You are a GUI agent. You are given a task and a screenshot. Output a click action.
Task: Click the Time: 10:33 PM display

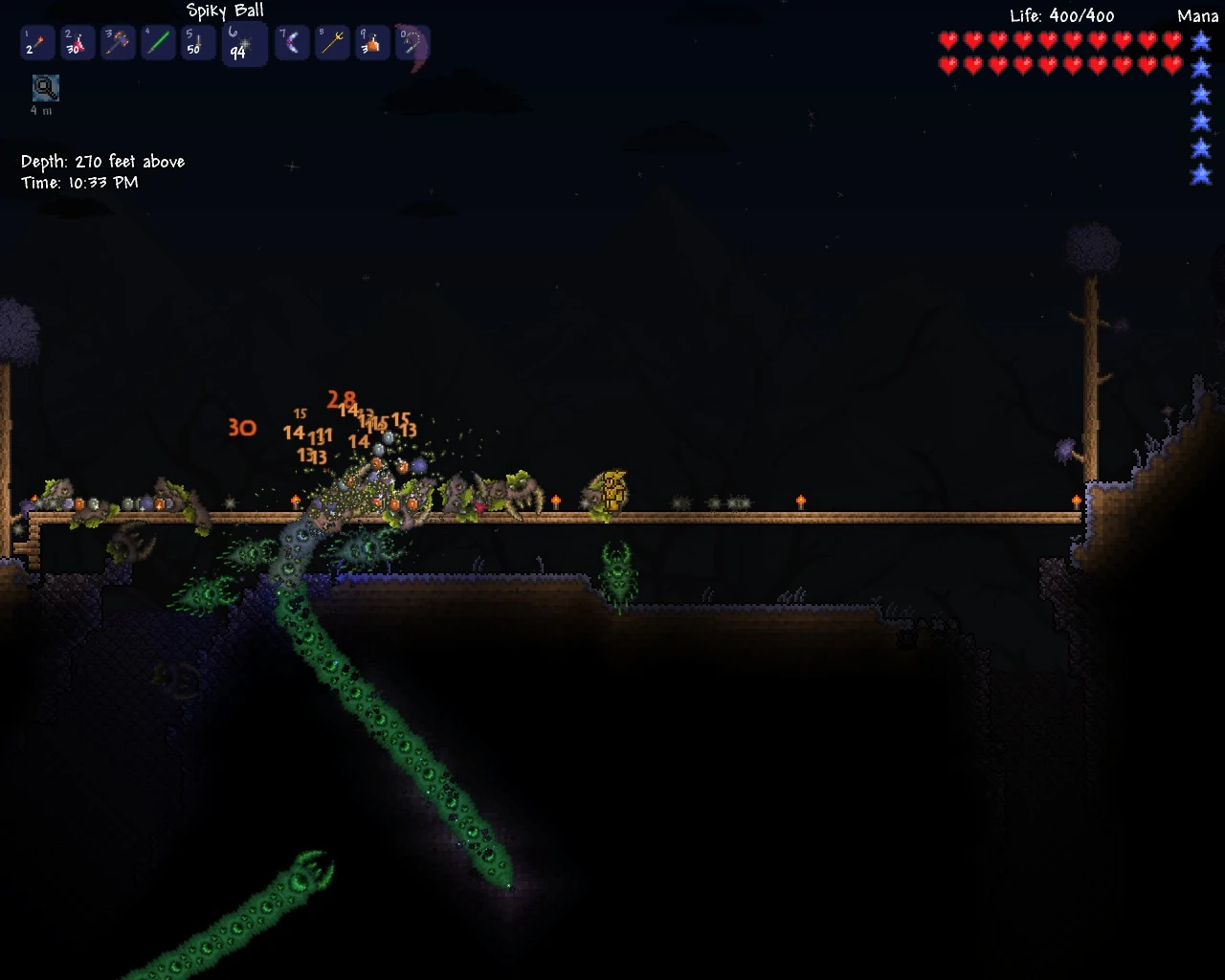(x=80, y=182)
